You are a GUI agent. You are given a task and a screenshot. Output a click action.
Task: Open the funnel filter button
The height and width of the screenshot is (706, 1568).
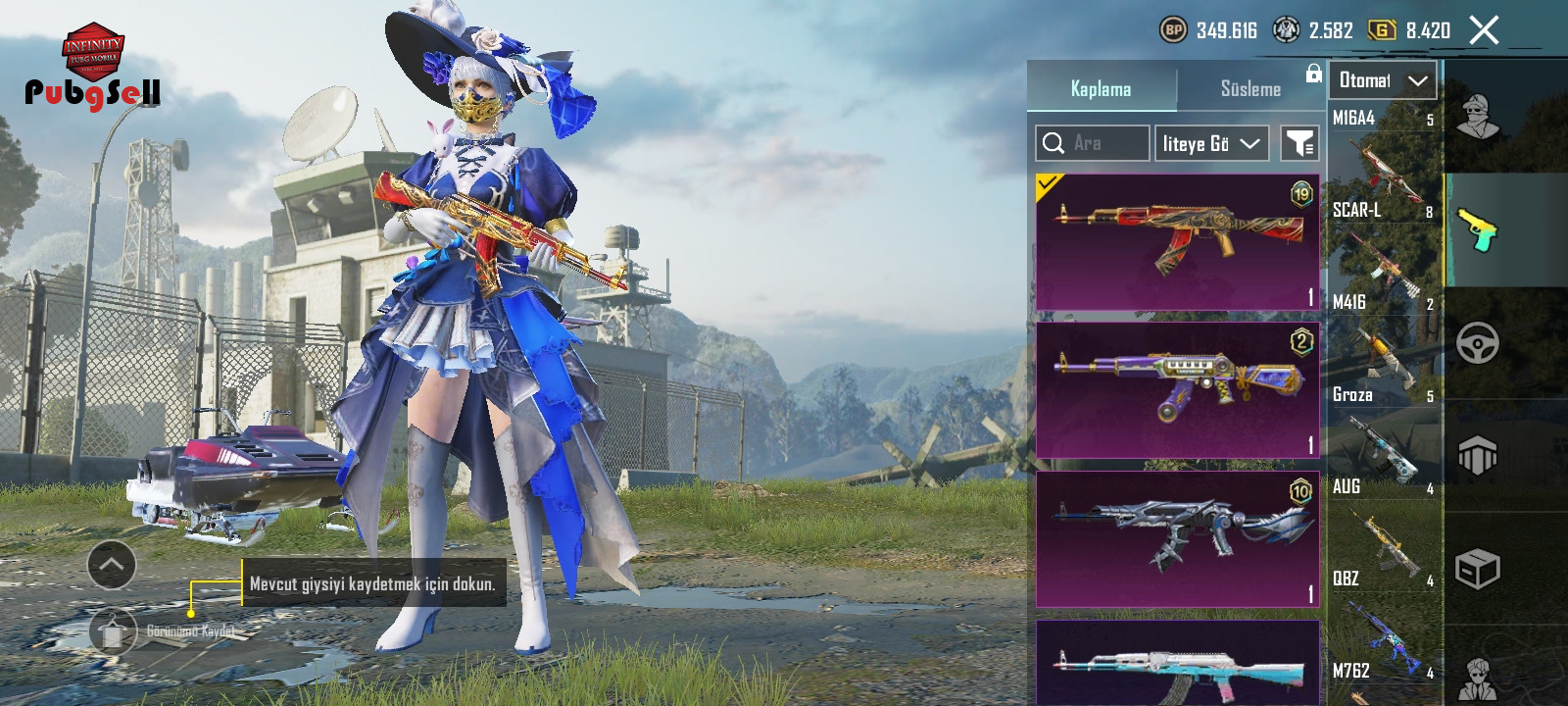[1299, 143]
